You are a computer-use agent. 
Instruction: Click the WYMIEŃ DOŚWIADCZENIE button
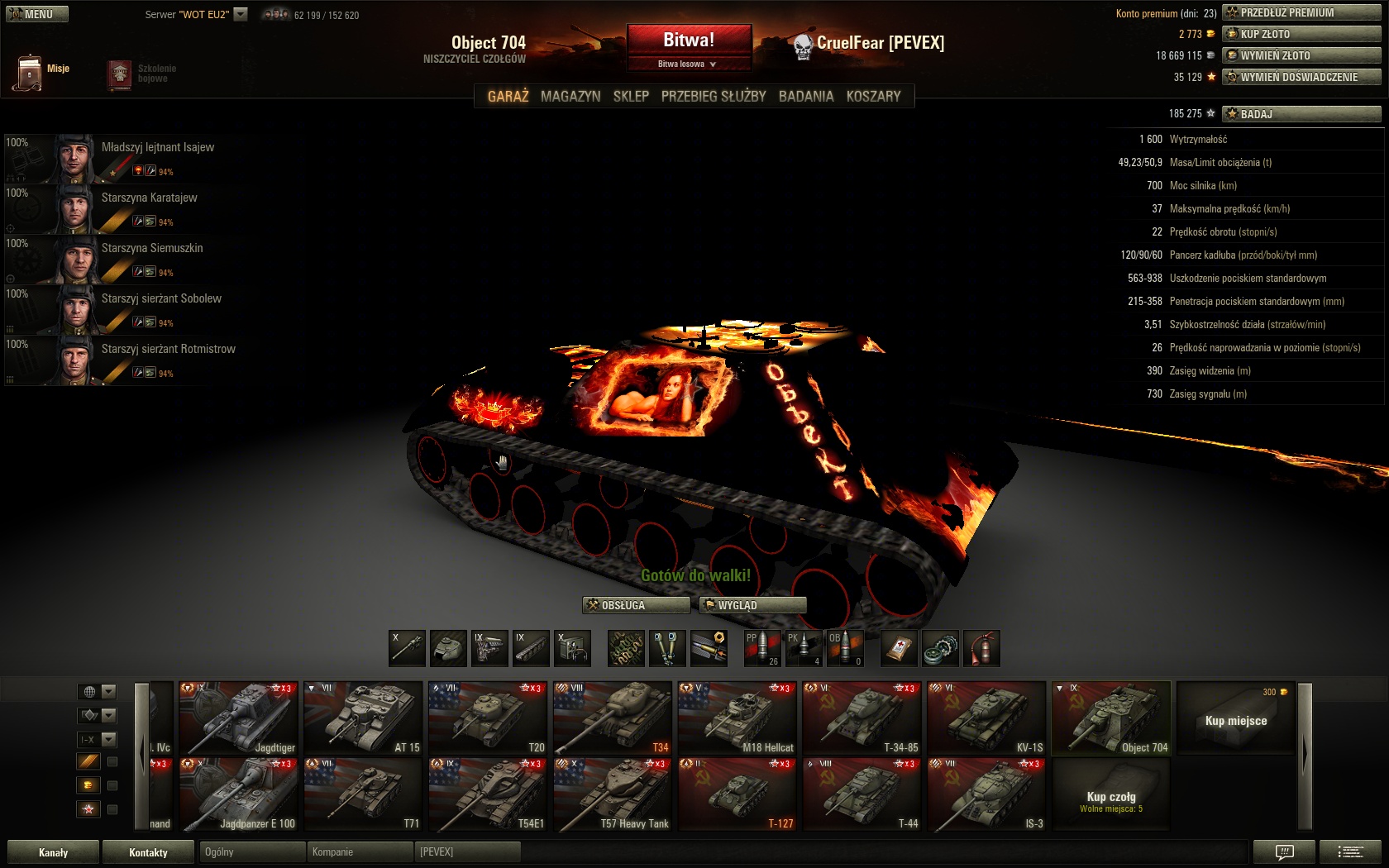[1301, 77]
